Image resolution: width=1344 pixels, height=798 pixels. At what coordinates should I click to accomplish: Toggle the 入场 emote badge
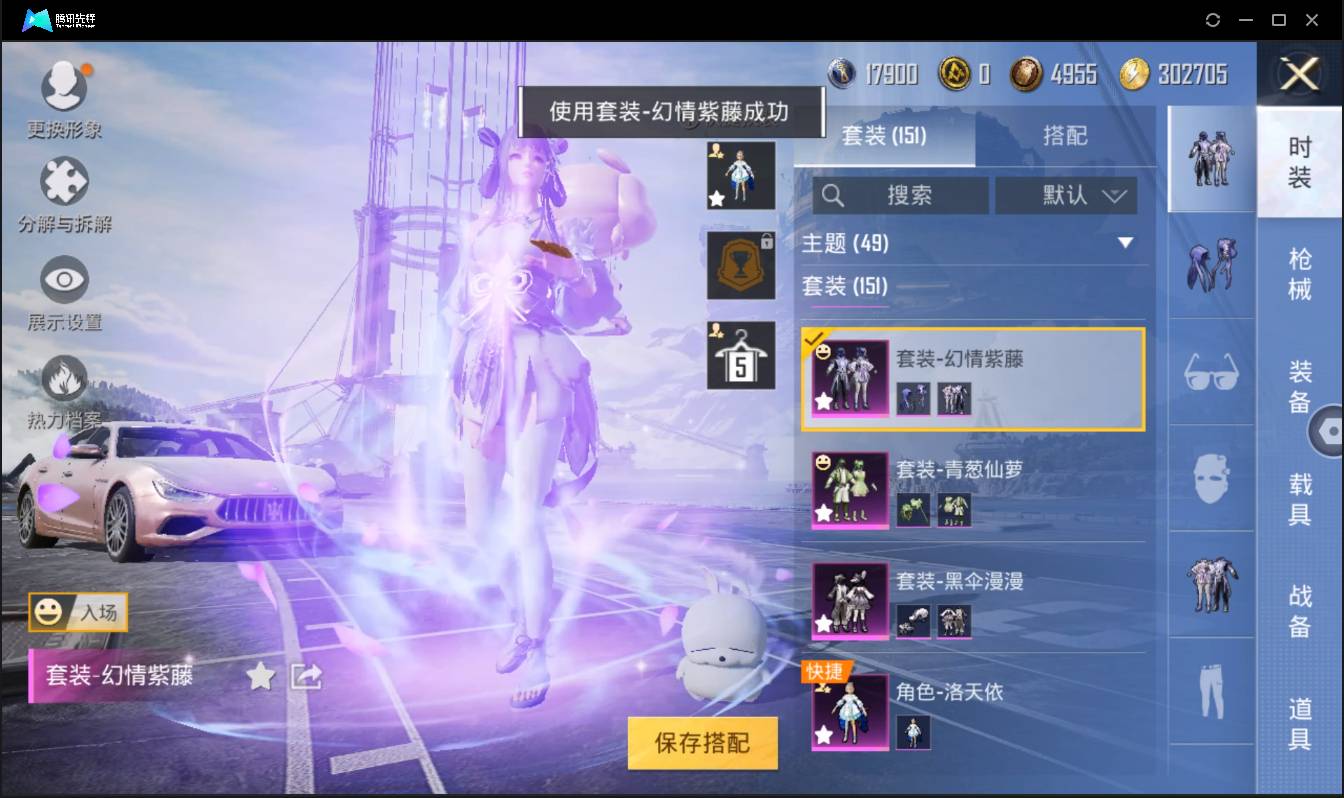pos(78,613)
